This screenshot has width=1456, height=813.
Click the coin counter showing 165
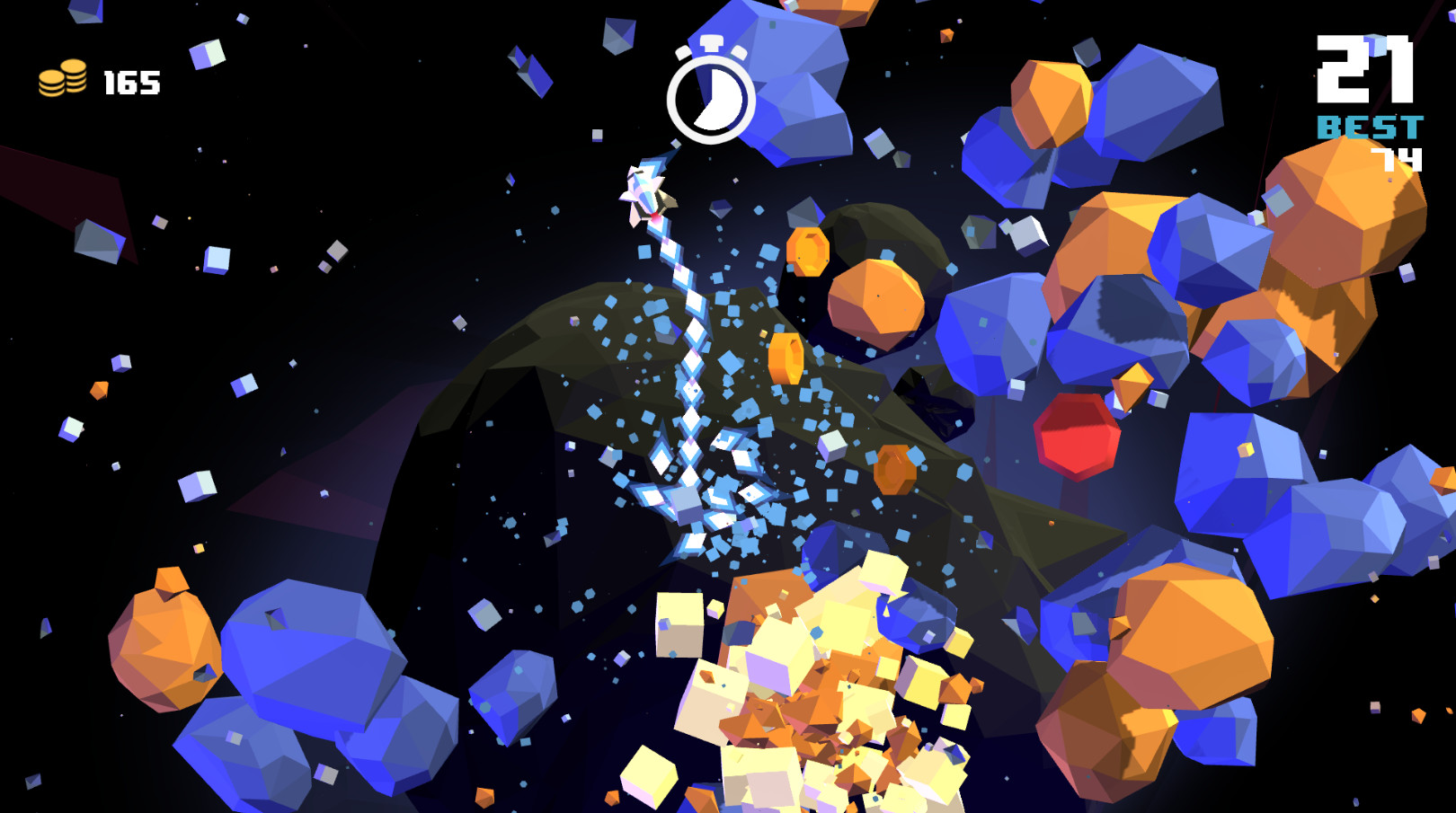point(131,84)
